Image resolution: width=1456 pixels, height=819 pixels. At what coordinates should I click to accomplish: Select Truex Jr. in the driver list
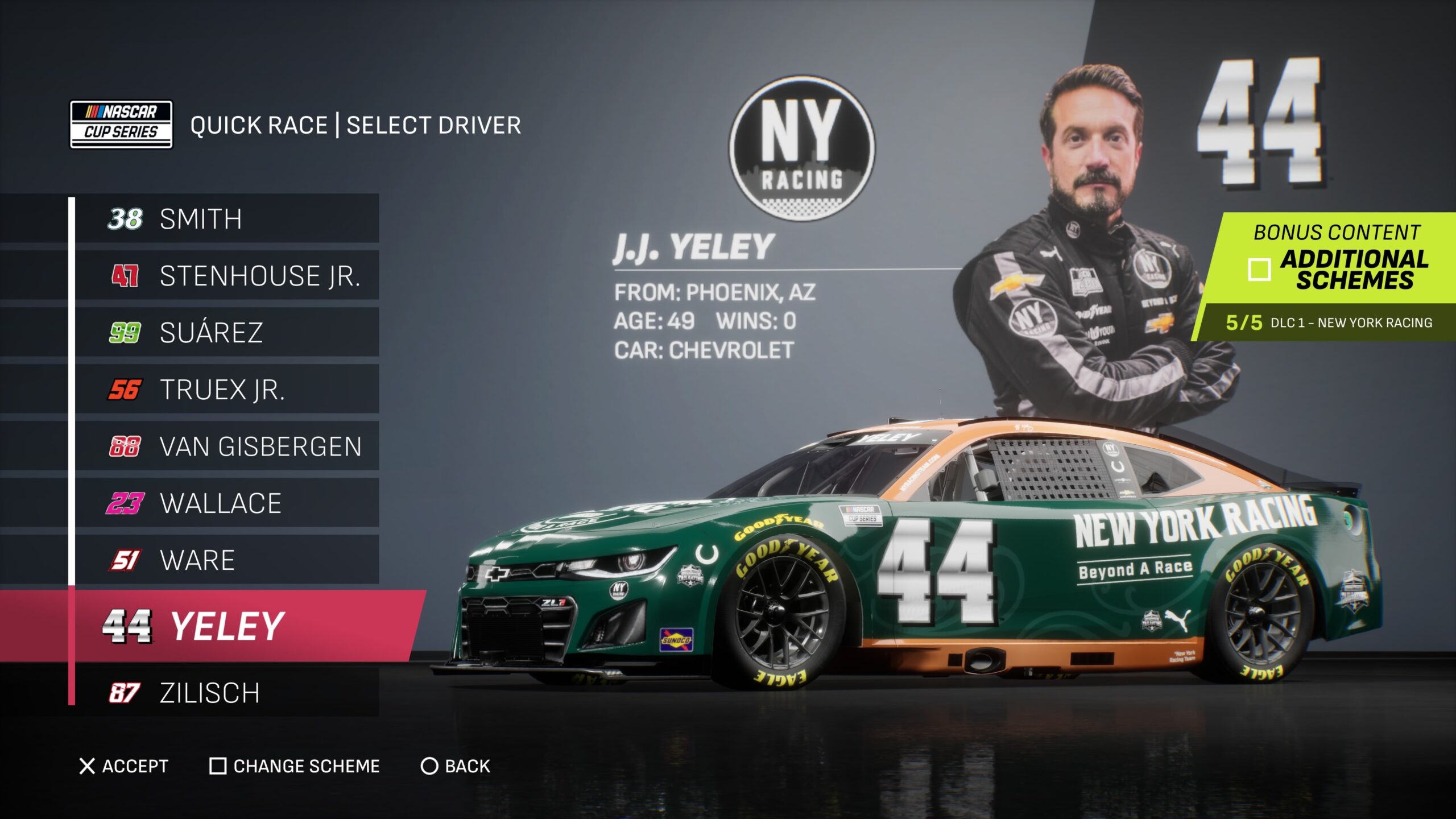pos(226,390)
